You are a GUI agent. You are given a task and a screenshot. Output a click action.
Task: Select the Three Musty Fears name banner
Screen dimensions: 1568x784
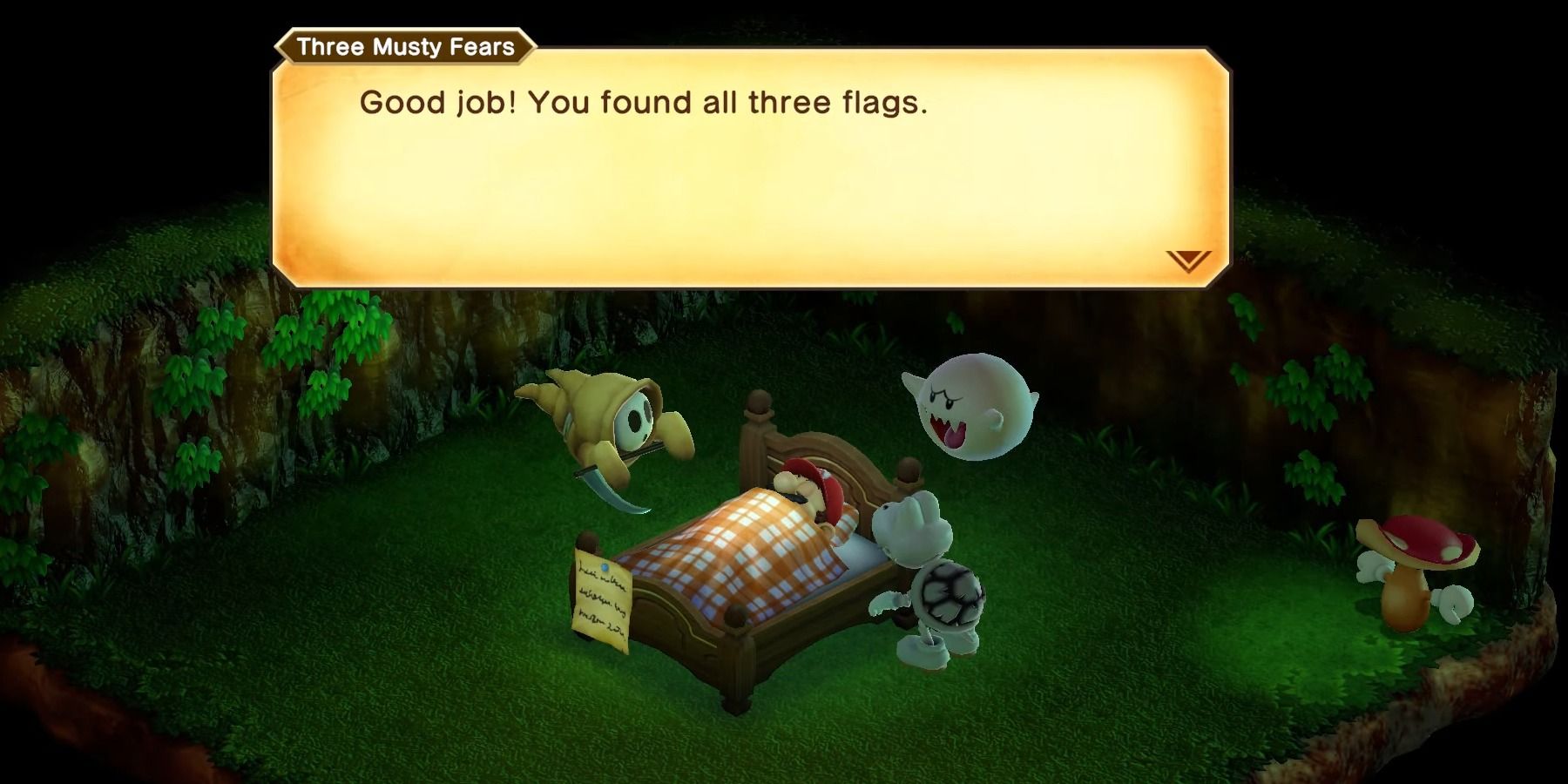tap(402, 50)
